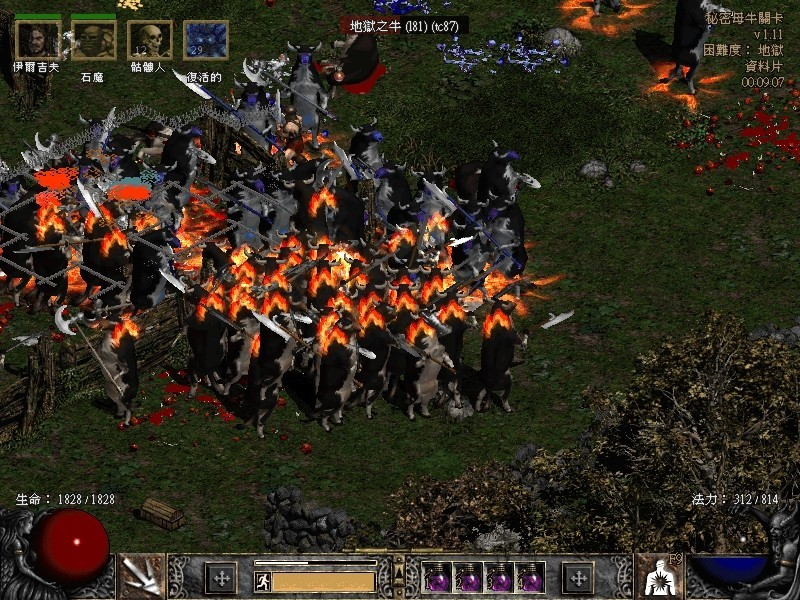The image size is (800, 600).
Task: Choose the 復活的 revived minion portrait
Action: coord(205,40)
